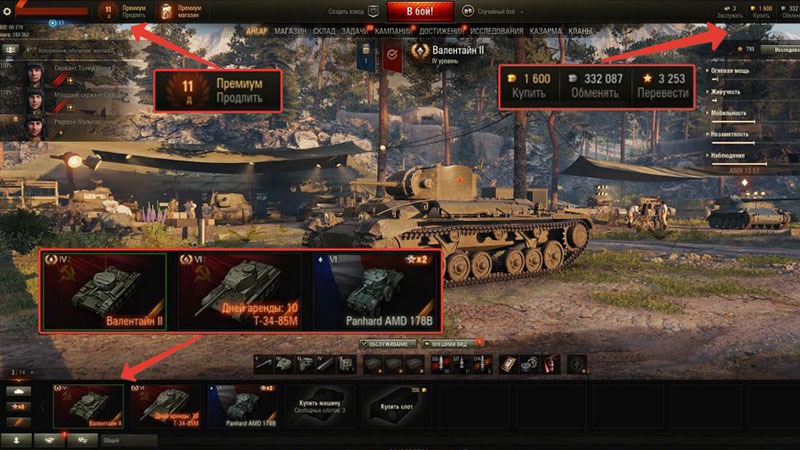Viewport: 800px width, 450px height.
Task: Buy a new slot with Купить слот
Action: [395, 405]
